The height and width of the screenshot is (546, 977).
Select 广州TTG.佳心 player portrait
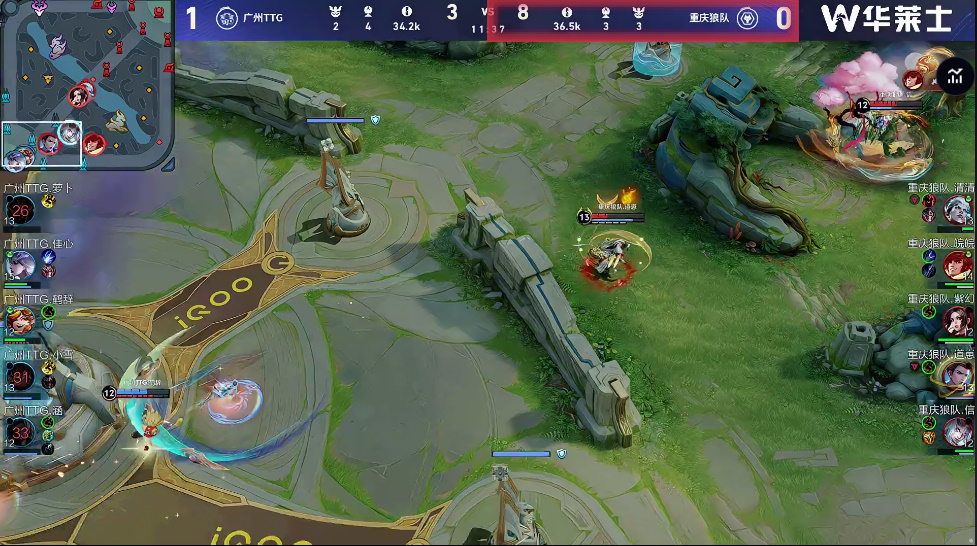21,265
